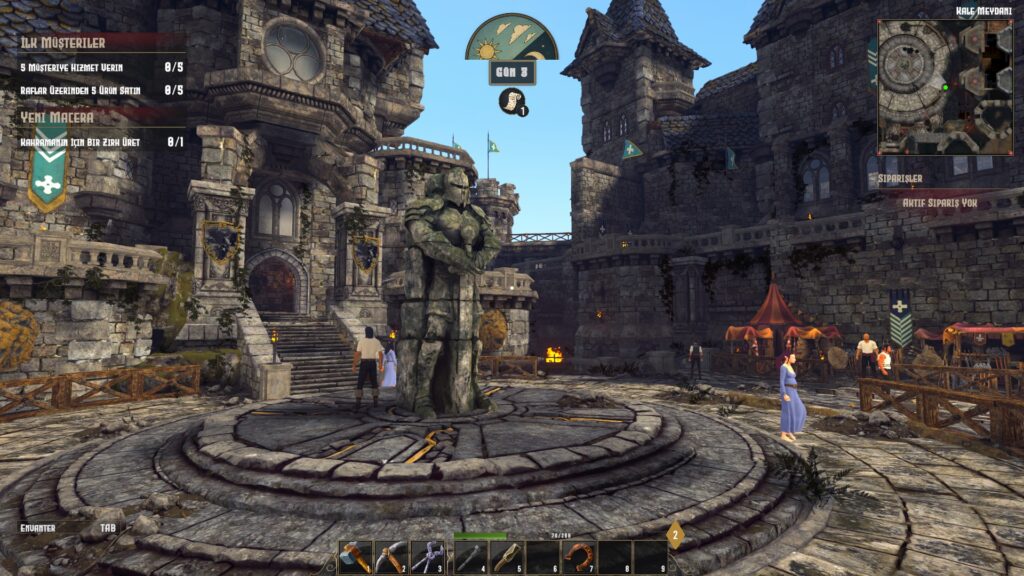
Task: Open the İlk Müşteriler quest header
Action: coord(64,43)
